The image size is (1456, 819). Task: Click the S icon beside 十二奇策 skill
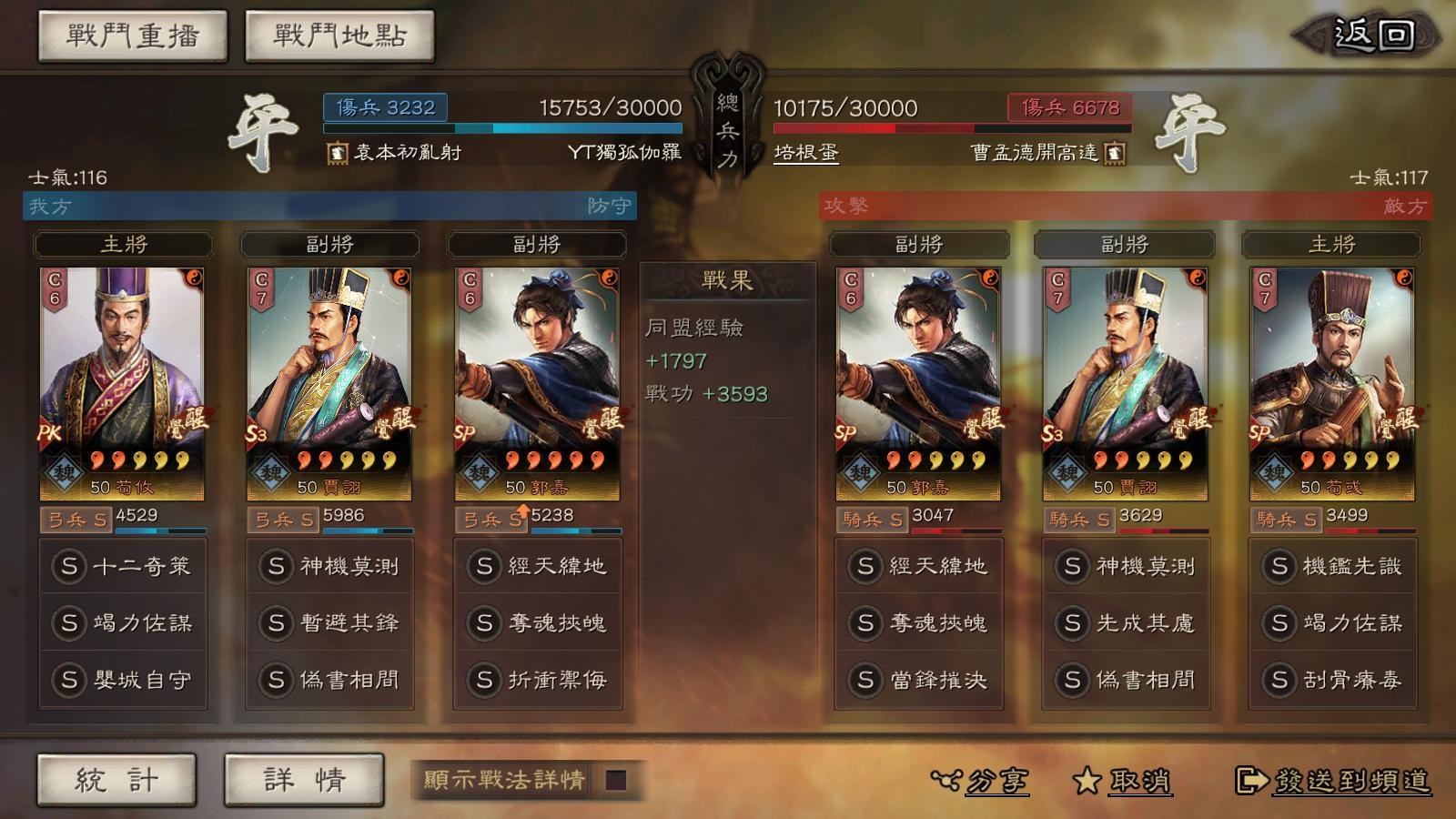pyautogui.click(x=67, y=565)
